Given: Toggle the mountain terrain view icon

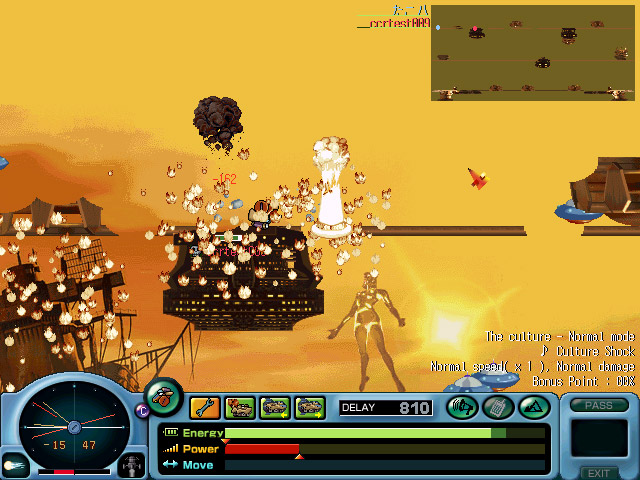Looking at the screenshot, I should (532, 407).
